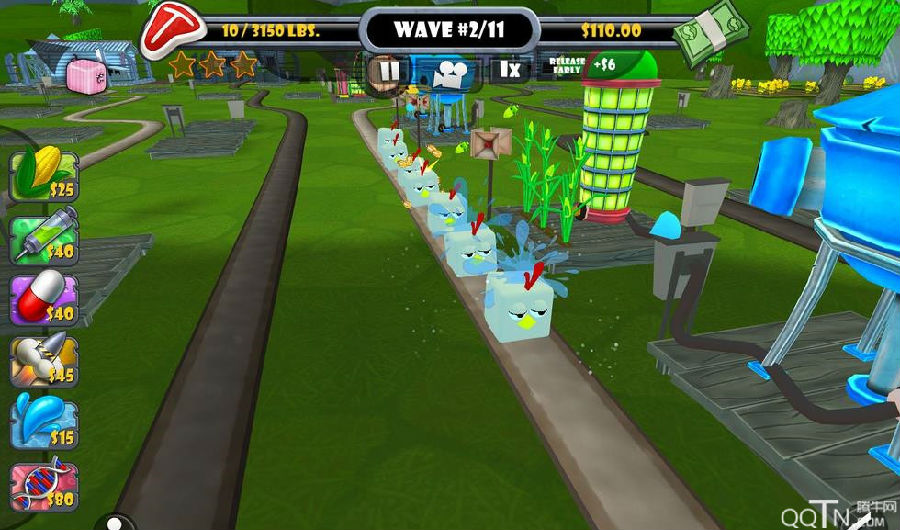The width and height of the screenshot is (900, 530).
Task: Select the $25 corn tower
Action: [x=43, y=173]
